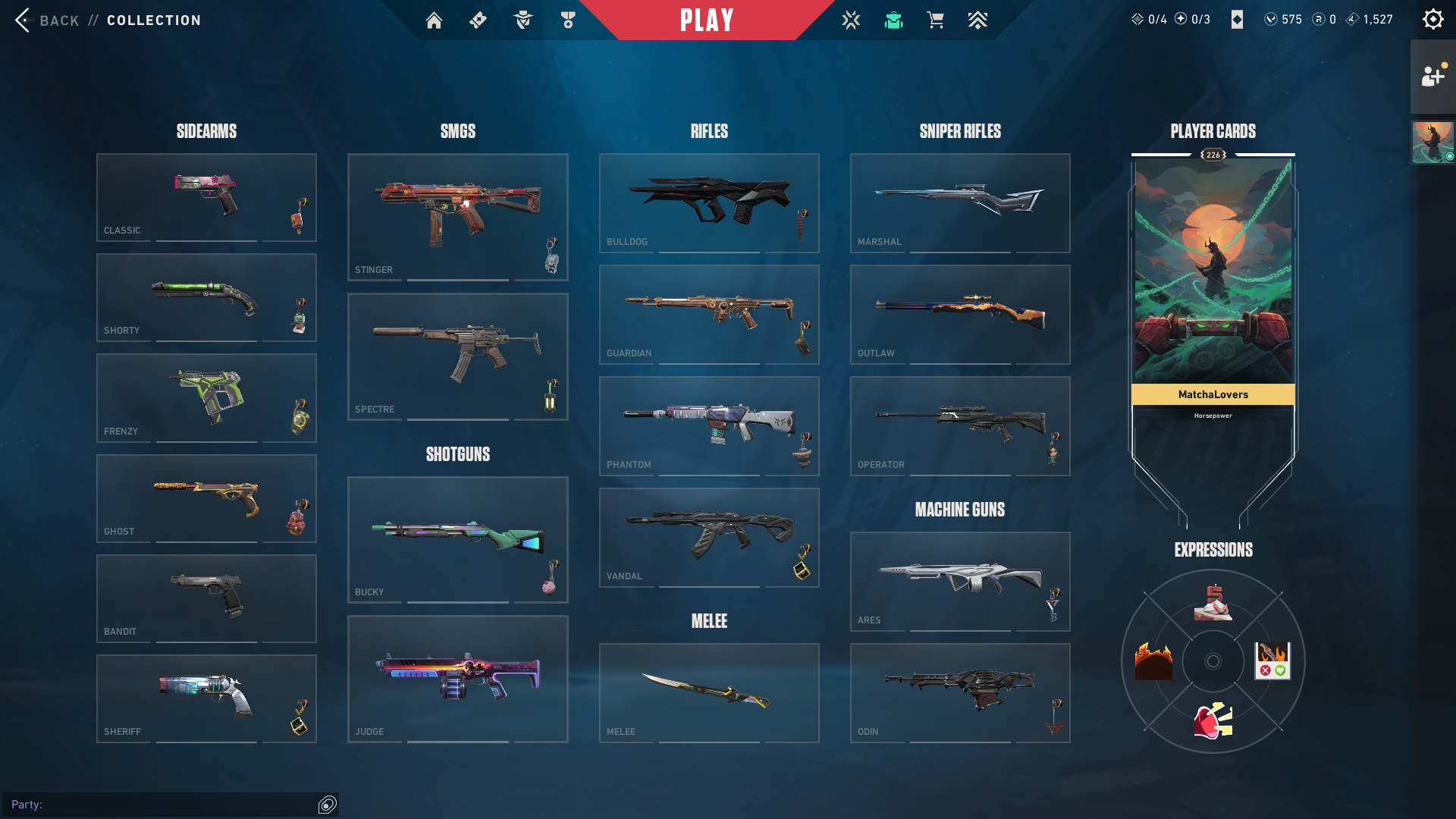Go back from the Collection screen
Screen dimensions: 1456x819
click(47, 20)
